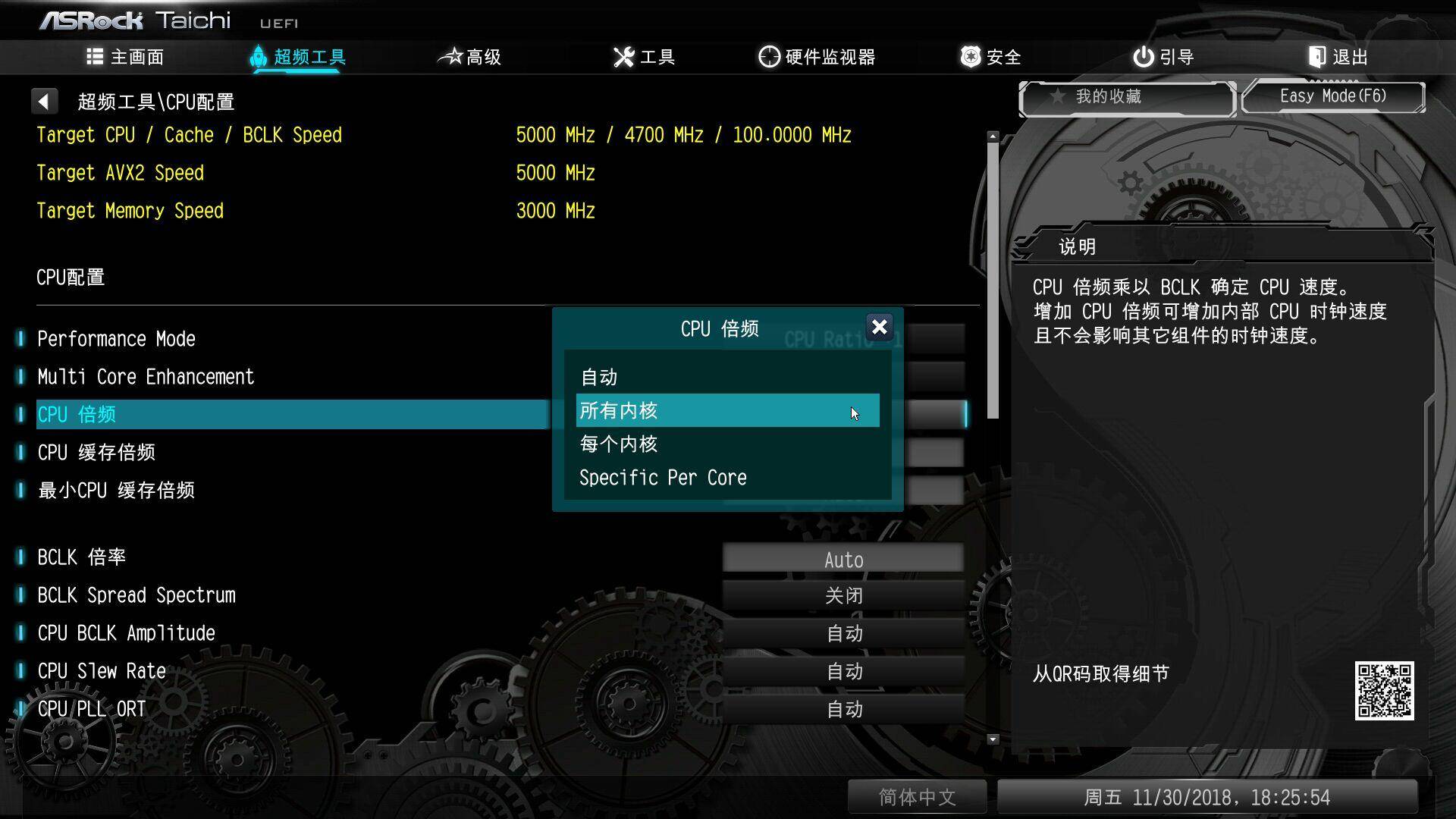This screenshot has width=1456, height=819.
Task: Close the CPU 倍频 dialog
Action: pos(879,328)
